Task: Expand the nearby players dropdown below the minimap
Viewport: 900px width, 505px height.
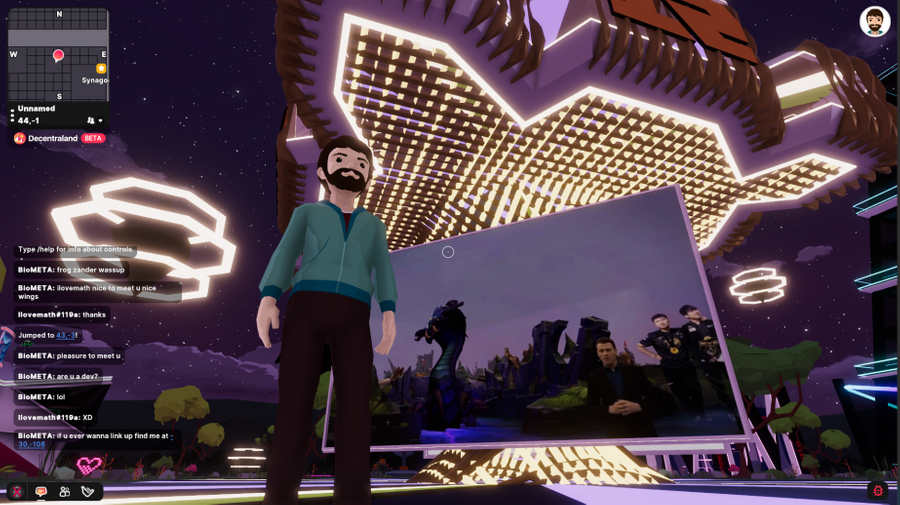Action: pos(95,121)
